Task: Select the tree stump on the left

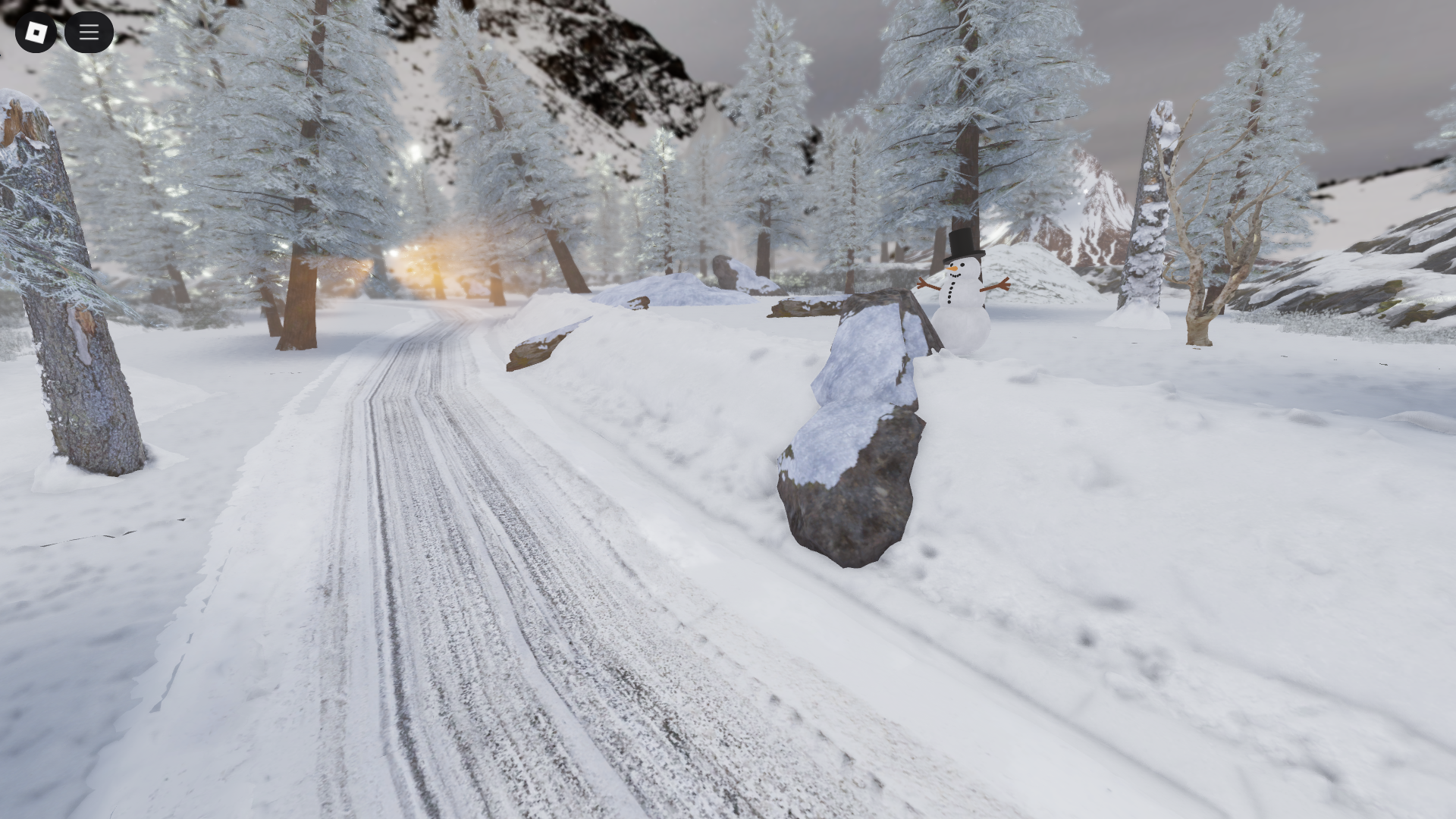Action: click(68, 303)
